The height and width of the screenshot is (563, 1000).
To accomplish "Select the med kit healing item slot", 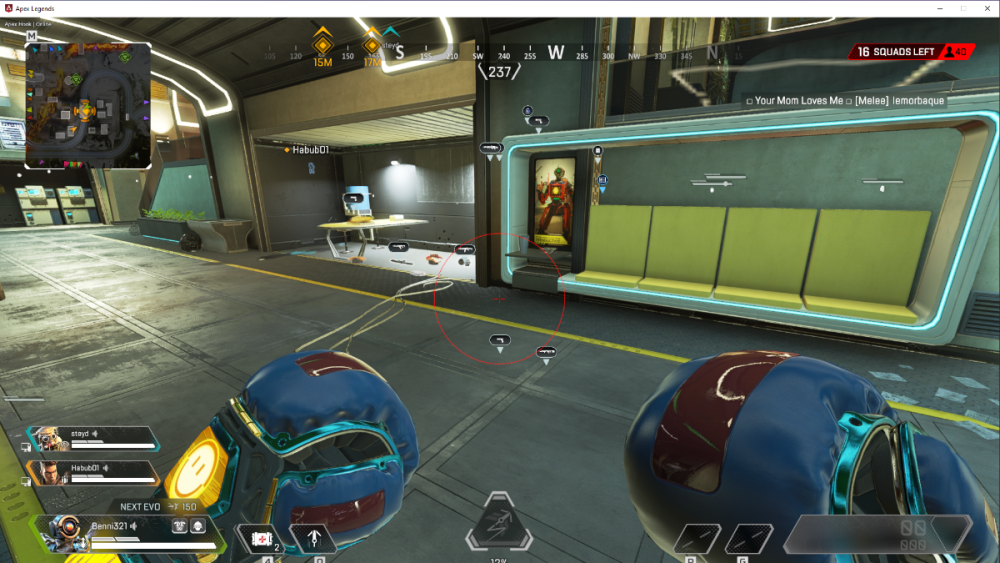I will 261,540.
